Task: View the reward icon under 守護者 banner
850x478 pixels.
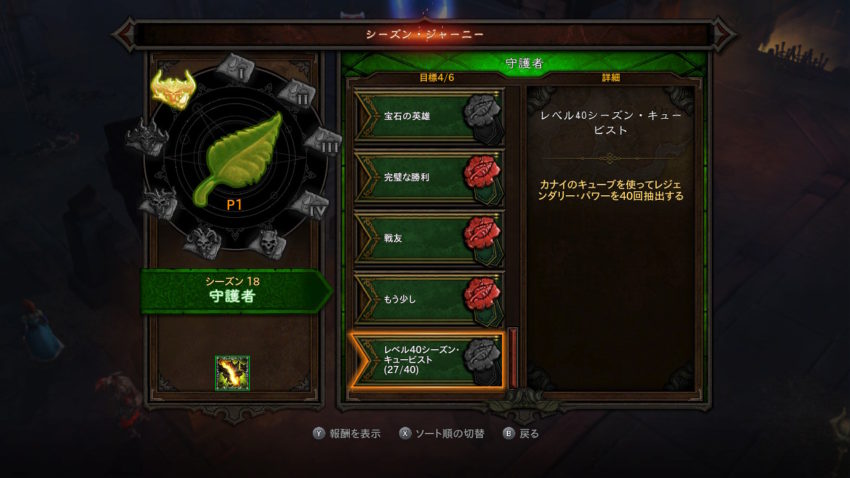Action: point(233,372)
